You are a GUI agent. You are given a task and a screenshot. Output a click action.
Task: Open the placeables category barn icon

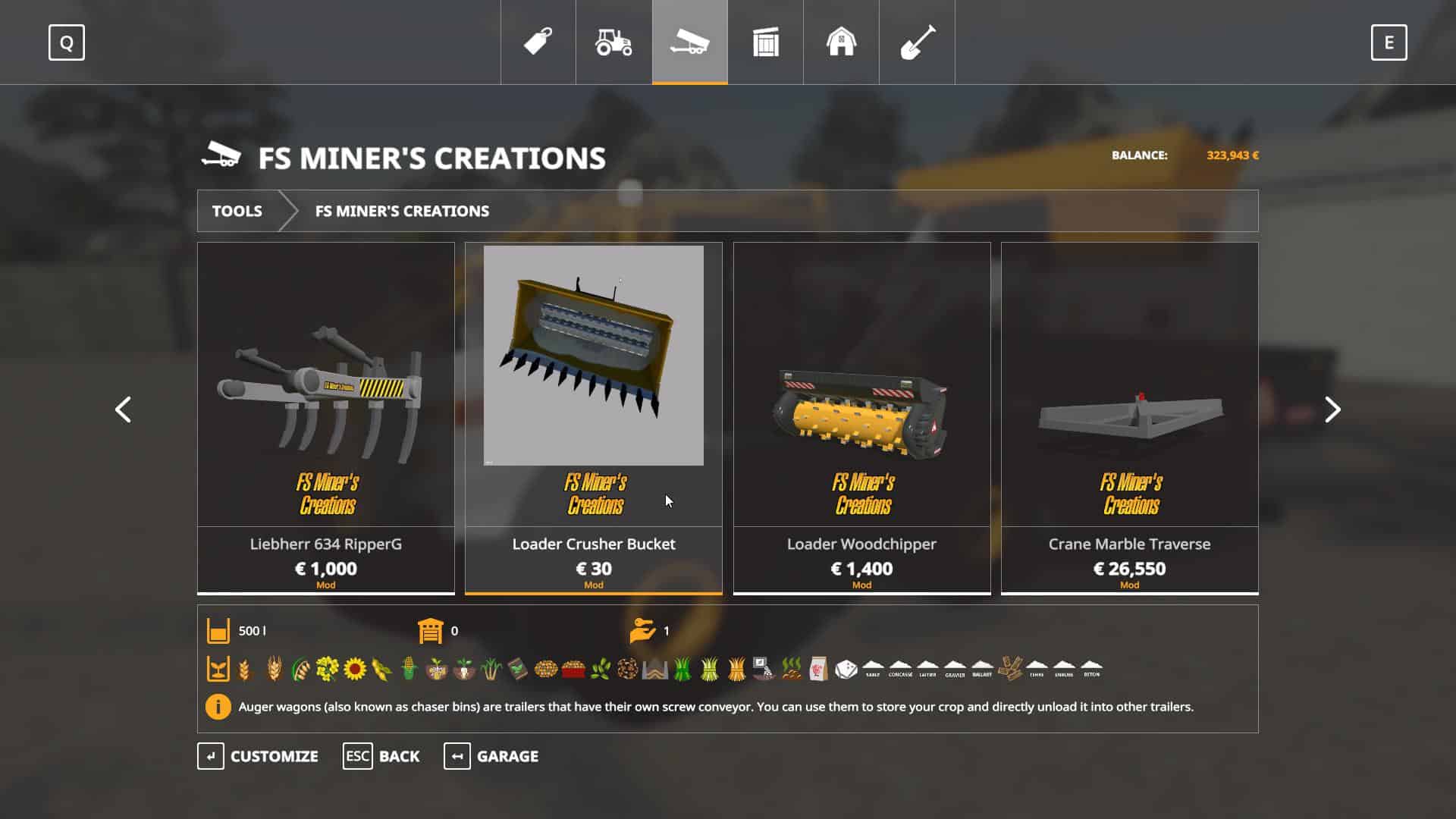(840, 43)
